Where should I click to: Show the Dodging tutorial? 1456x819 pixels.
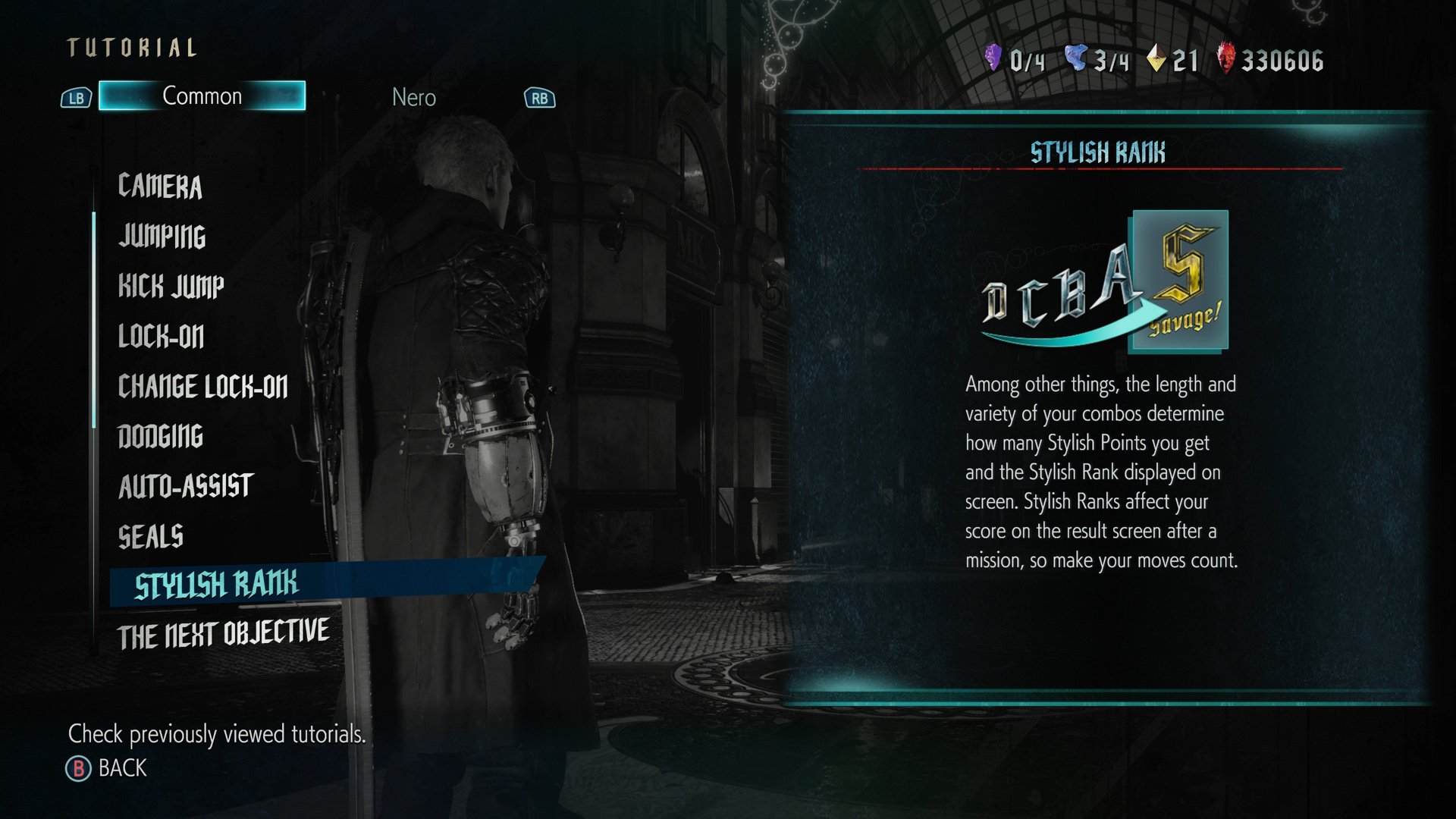click(160, 437)
